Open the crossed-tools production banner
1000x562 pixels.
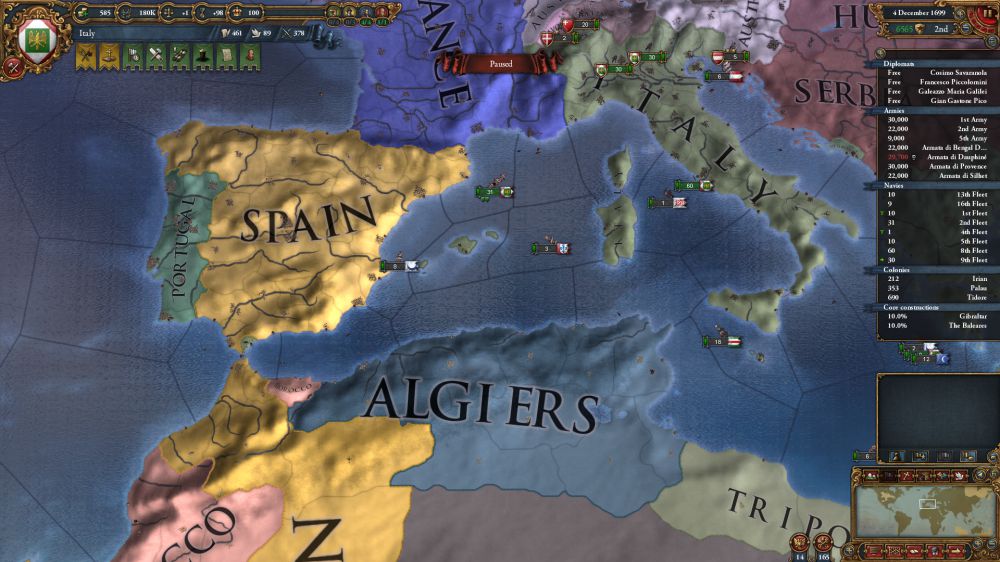pyautogui.click(x=155, y=57)
